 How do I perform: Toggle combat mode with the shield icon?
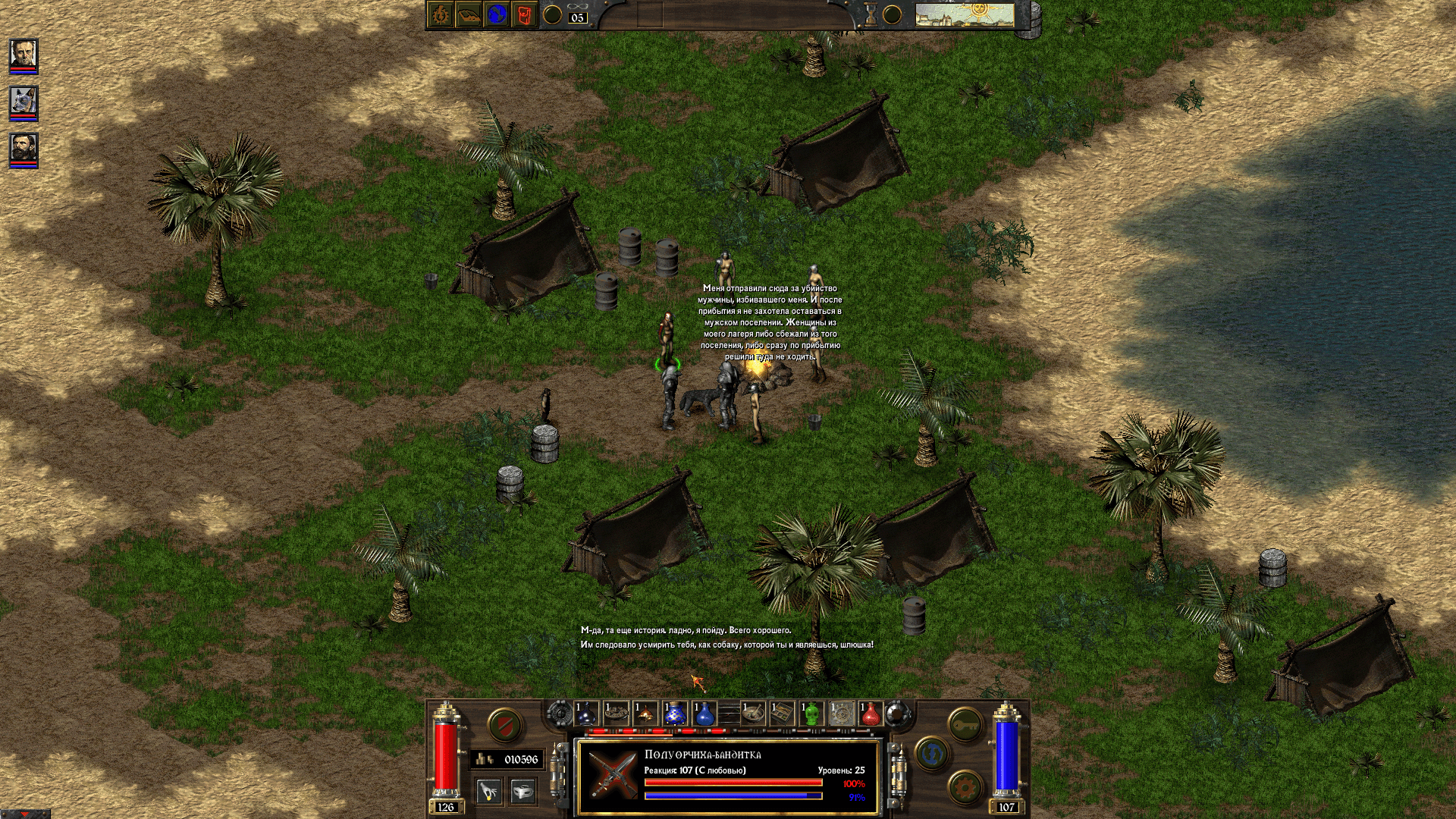[507, 724]
